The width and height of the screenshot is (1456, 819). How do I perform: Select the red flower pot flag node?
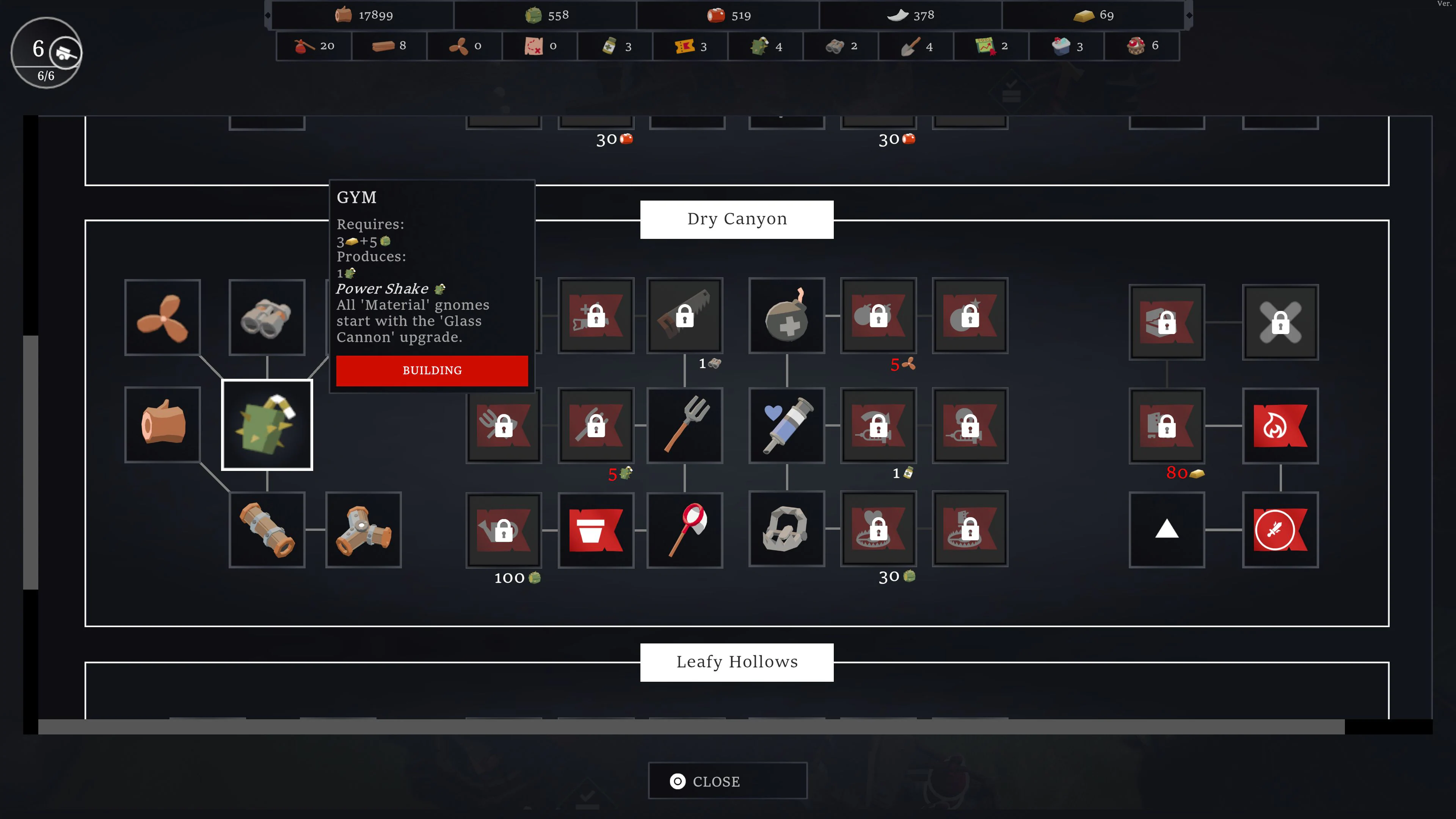click(x=596, y=530)
